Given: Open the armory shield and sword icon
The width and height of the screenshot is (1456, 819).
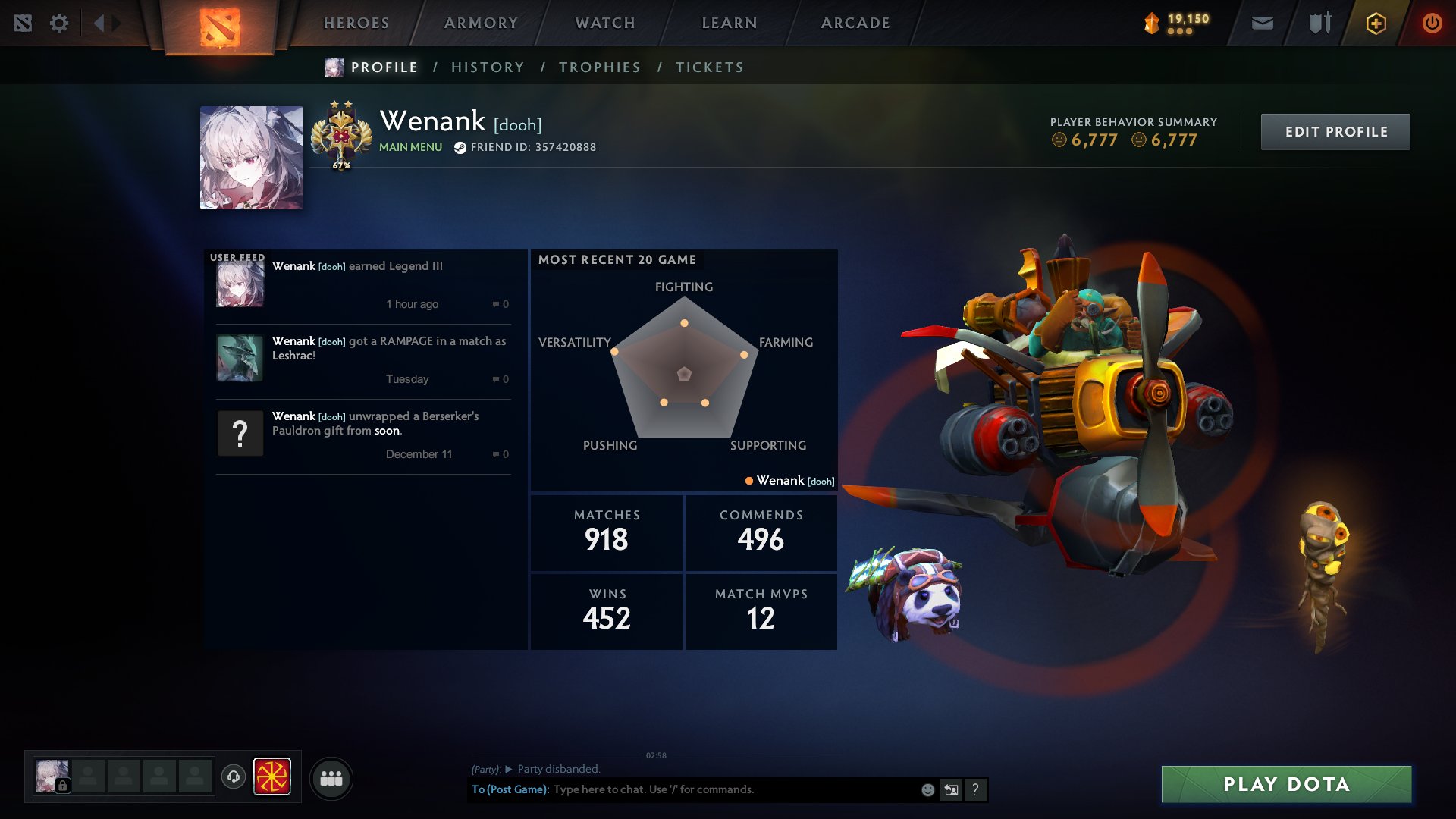Looking at the screenshot, I should 1319,23.
